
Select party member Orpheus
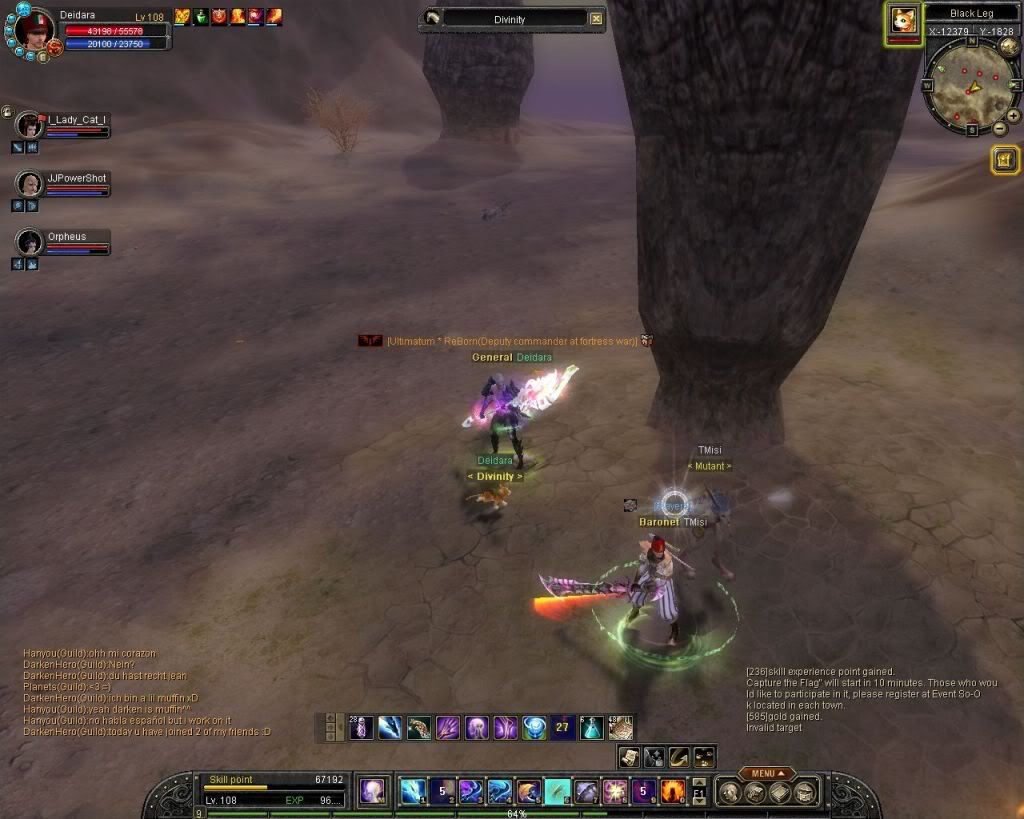coord(30,242)
